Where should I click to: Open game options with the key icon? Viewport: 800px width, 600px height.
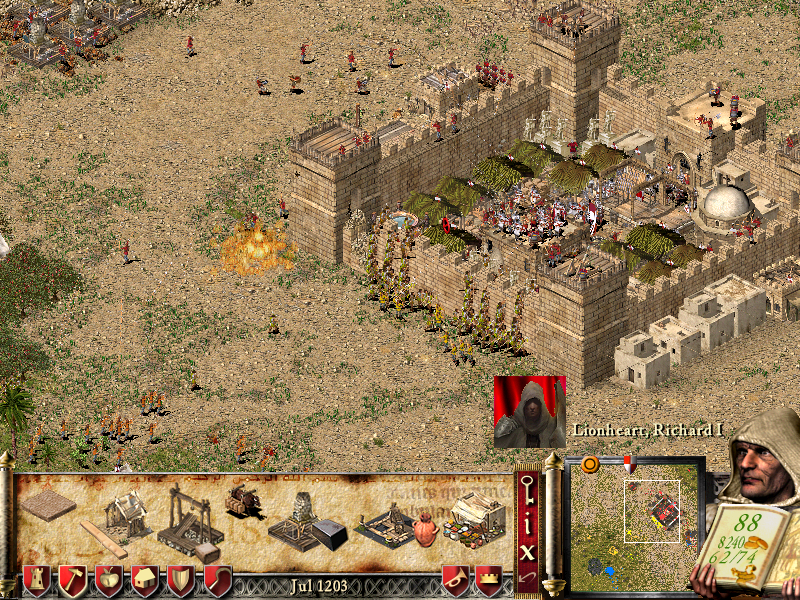[527, 490]
